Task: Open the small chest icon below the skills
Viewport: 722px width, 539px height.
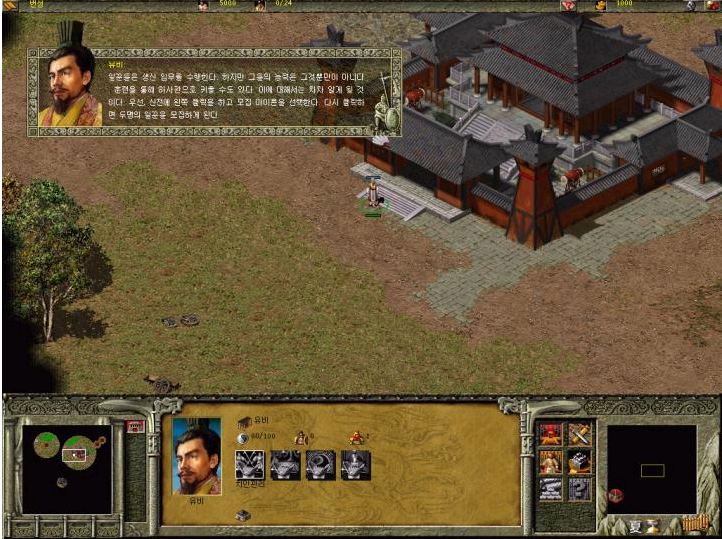Action: click(x=242, y=515)
